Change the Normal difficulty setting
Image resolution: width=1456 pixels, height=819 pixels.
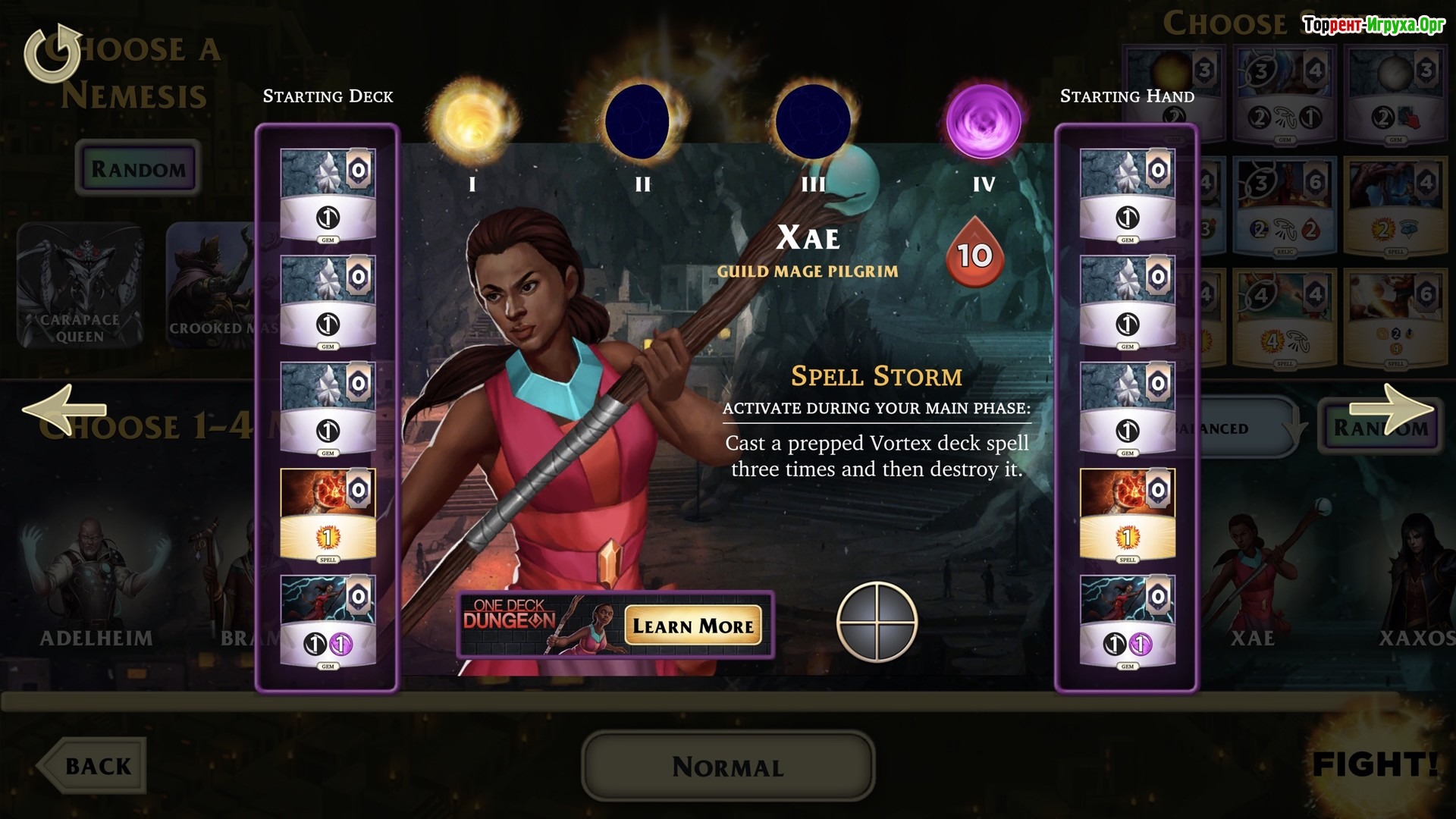click(728, 767)
